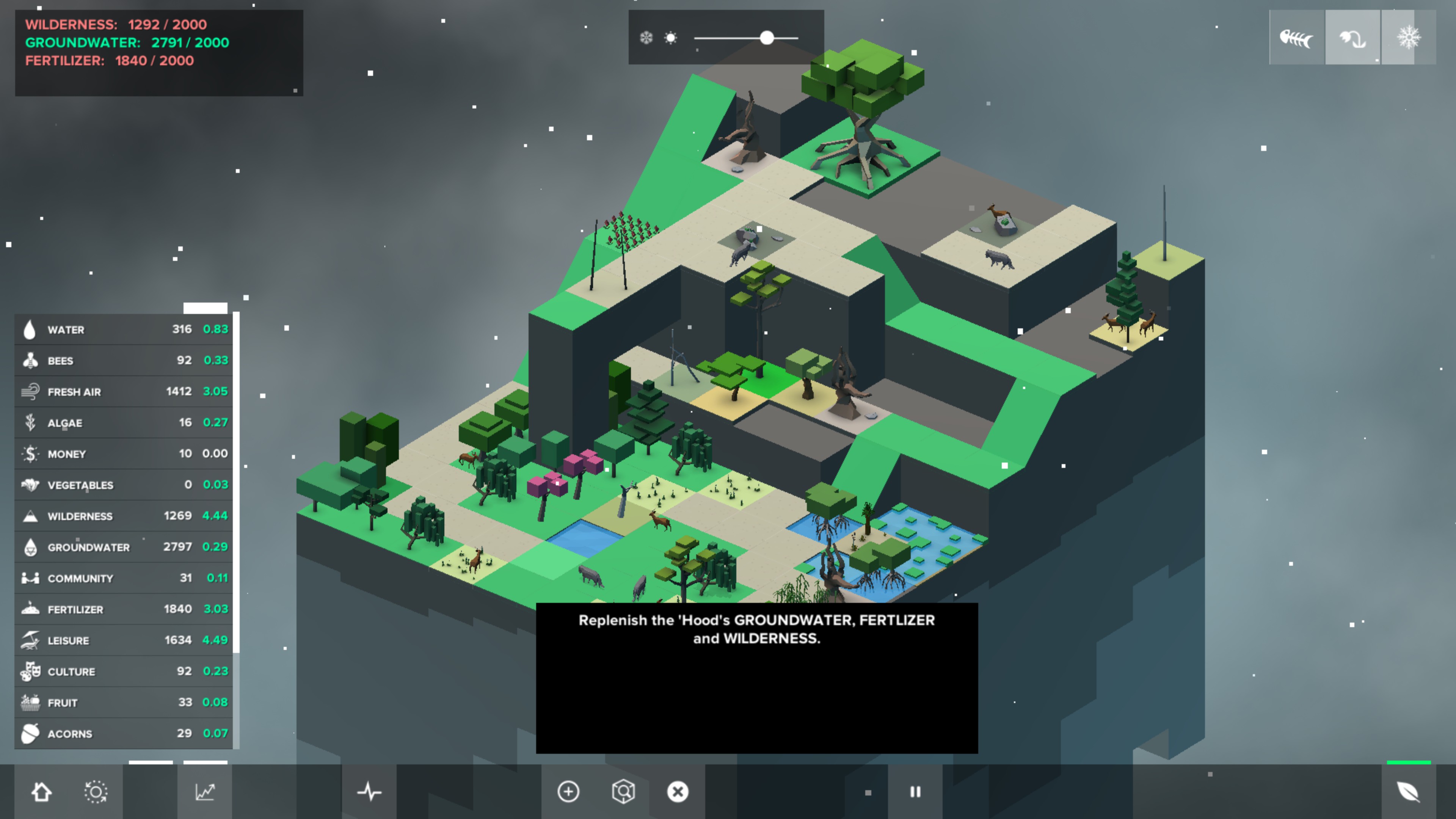
Task: Select the circled plus add tool
Action: tap(568, 792)
